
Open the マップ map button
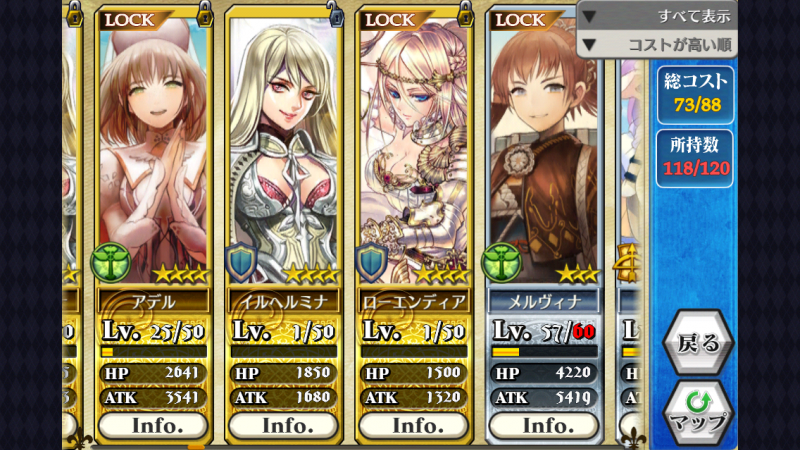698,409
